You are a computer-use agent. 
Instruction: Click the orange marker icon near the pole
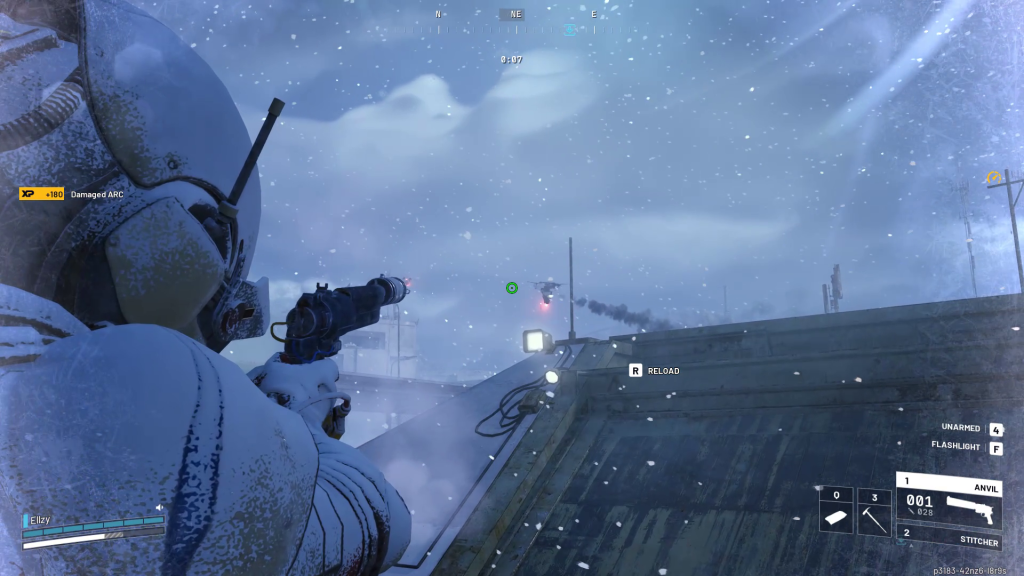point(994,178)
